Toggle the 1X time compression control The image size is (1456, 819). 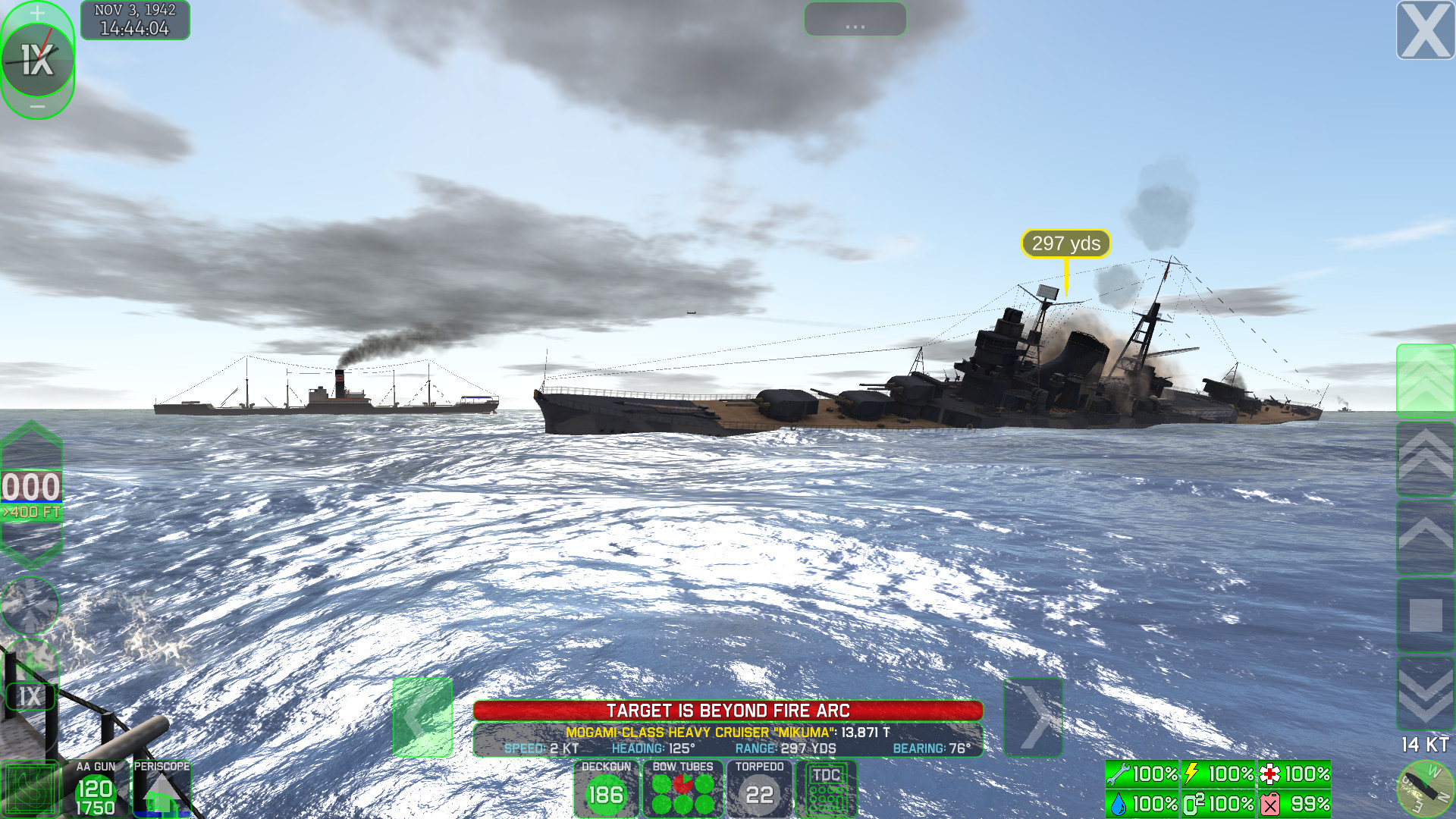[38, 61]
